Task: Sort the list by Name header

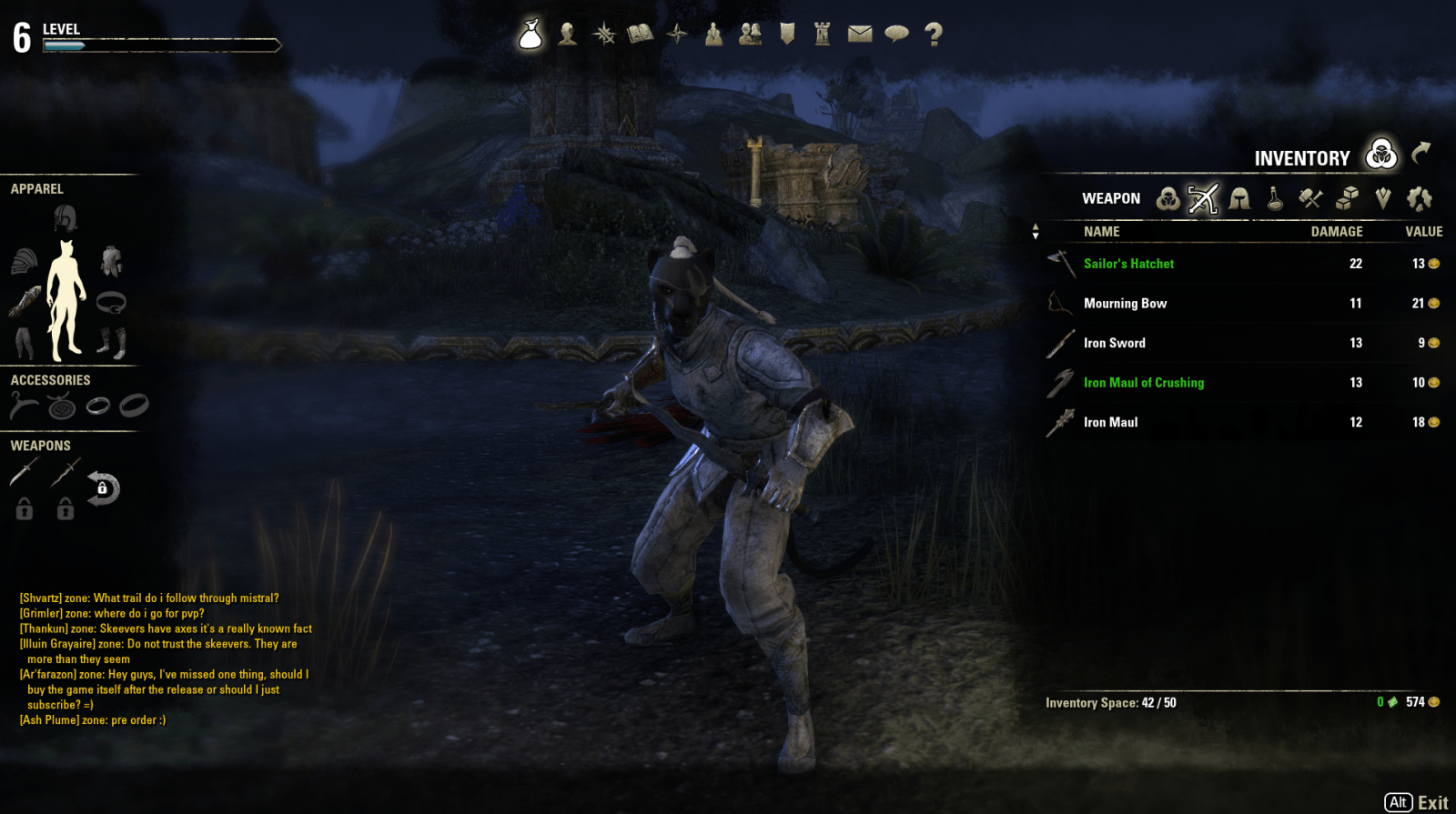Action: point(1101,232)
